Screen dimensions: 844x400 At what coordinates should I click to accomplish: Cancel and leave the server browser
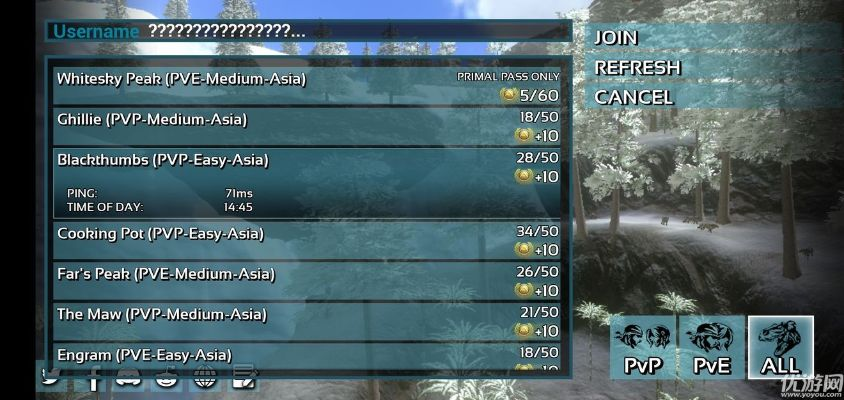634,97
